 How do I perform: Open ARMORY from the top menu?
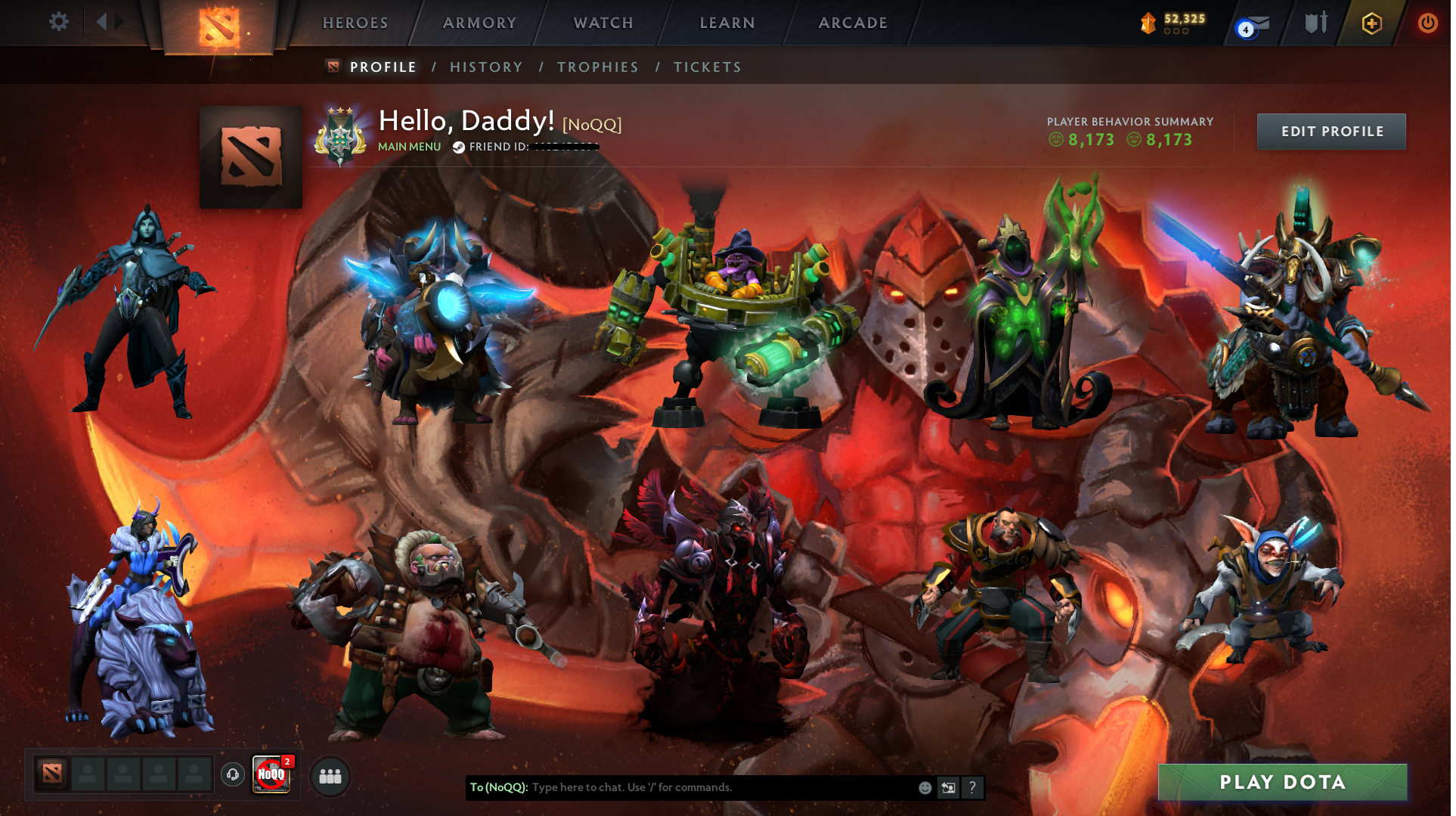(x=479, y=23)
